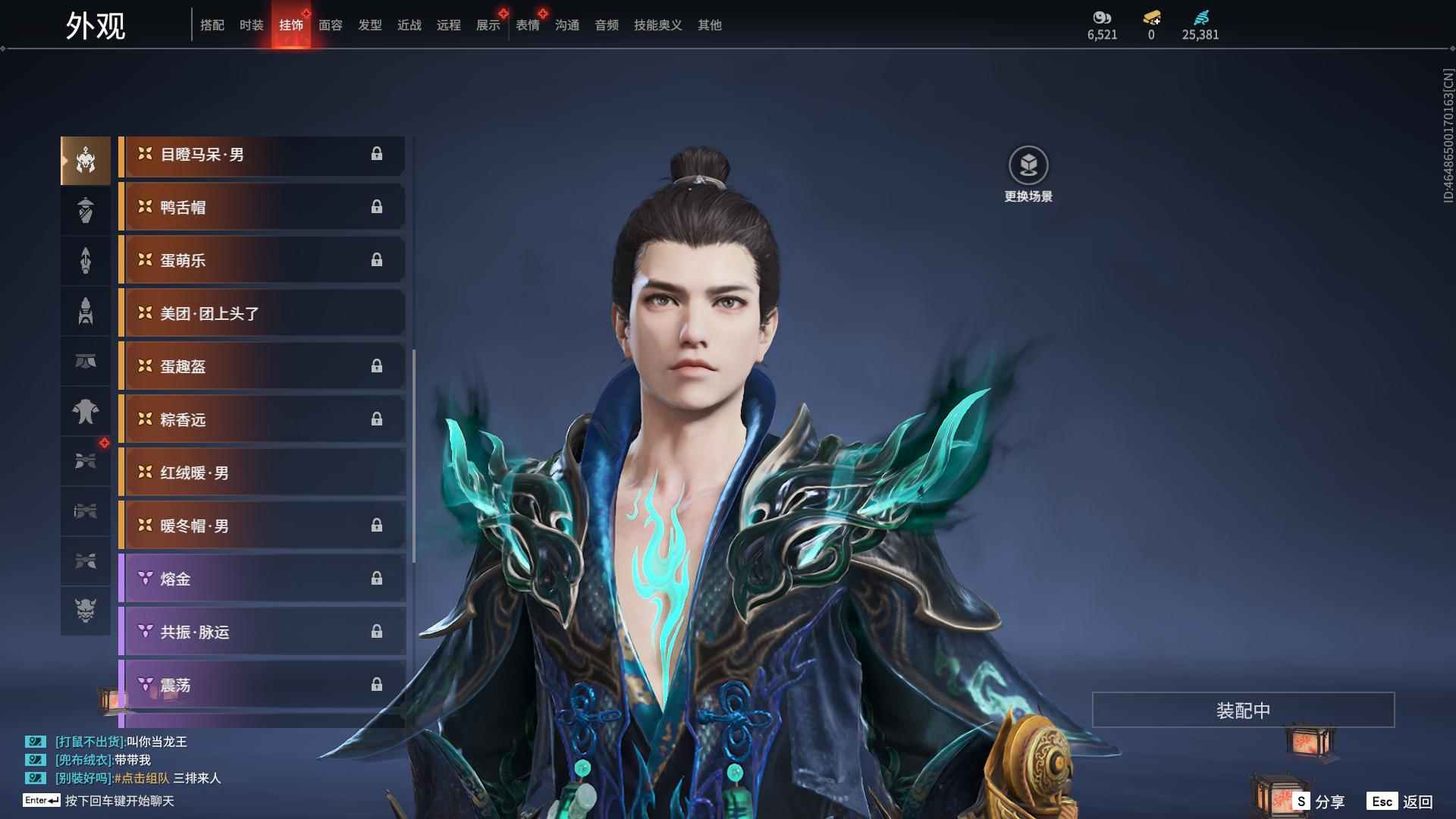Share the appearance with 分享
The height and width of the screenshot is (819, 1456).
(1319, 801)
